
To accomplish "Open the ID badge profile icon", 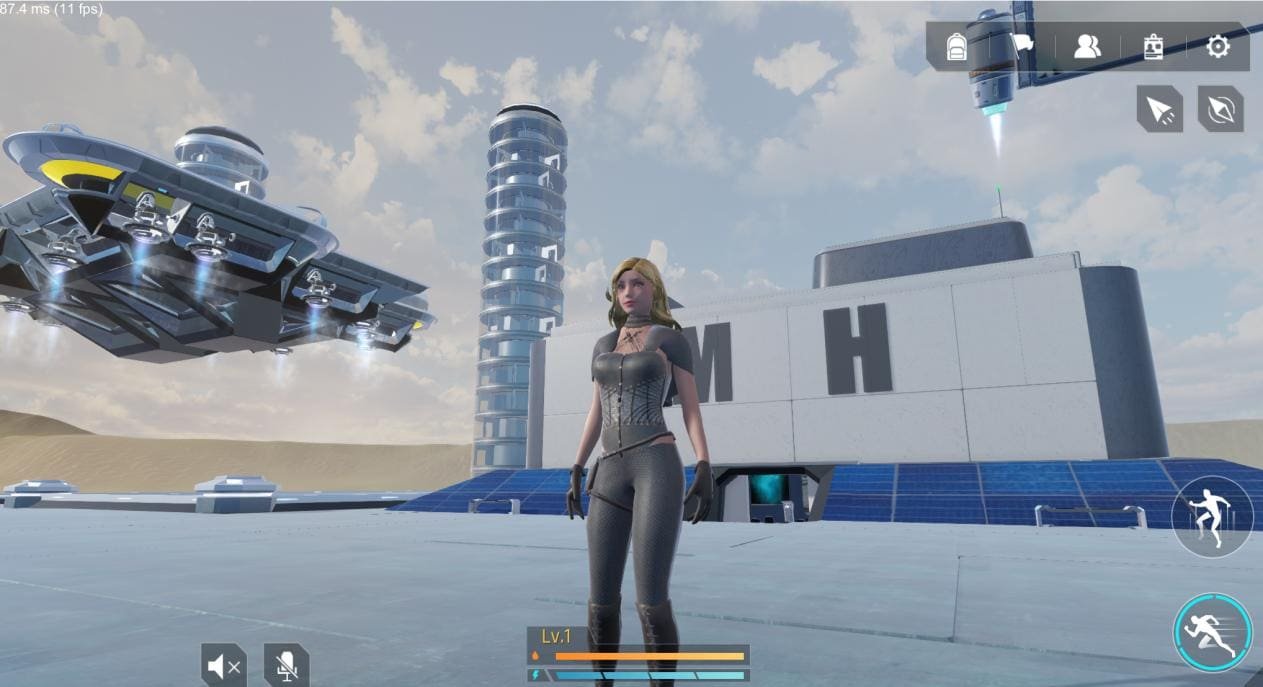I will [x=1152, y=47].
